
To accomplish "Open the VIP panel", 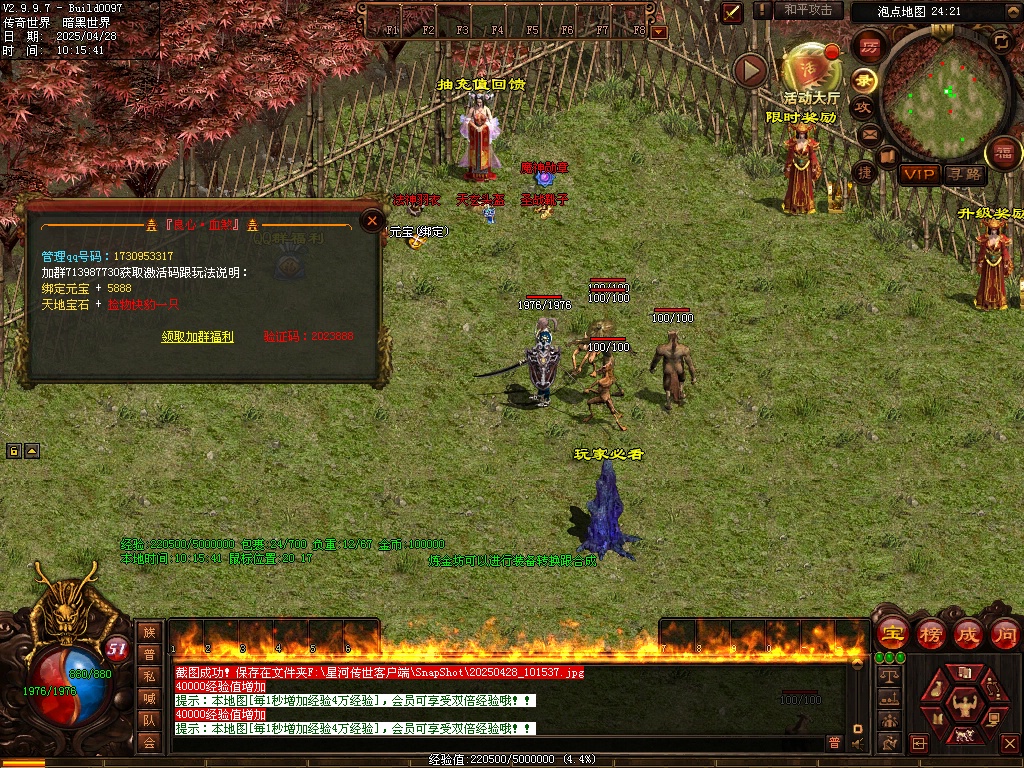I will pos(919,174).
